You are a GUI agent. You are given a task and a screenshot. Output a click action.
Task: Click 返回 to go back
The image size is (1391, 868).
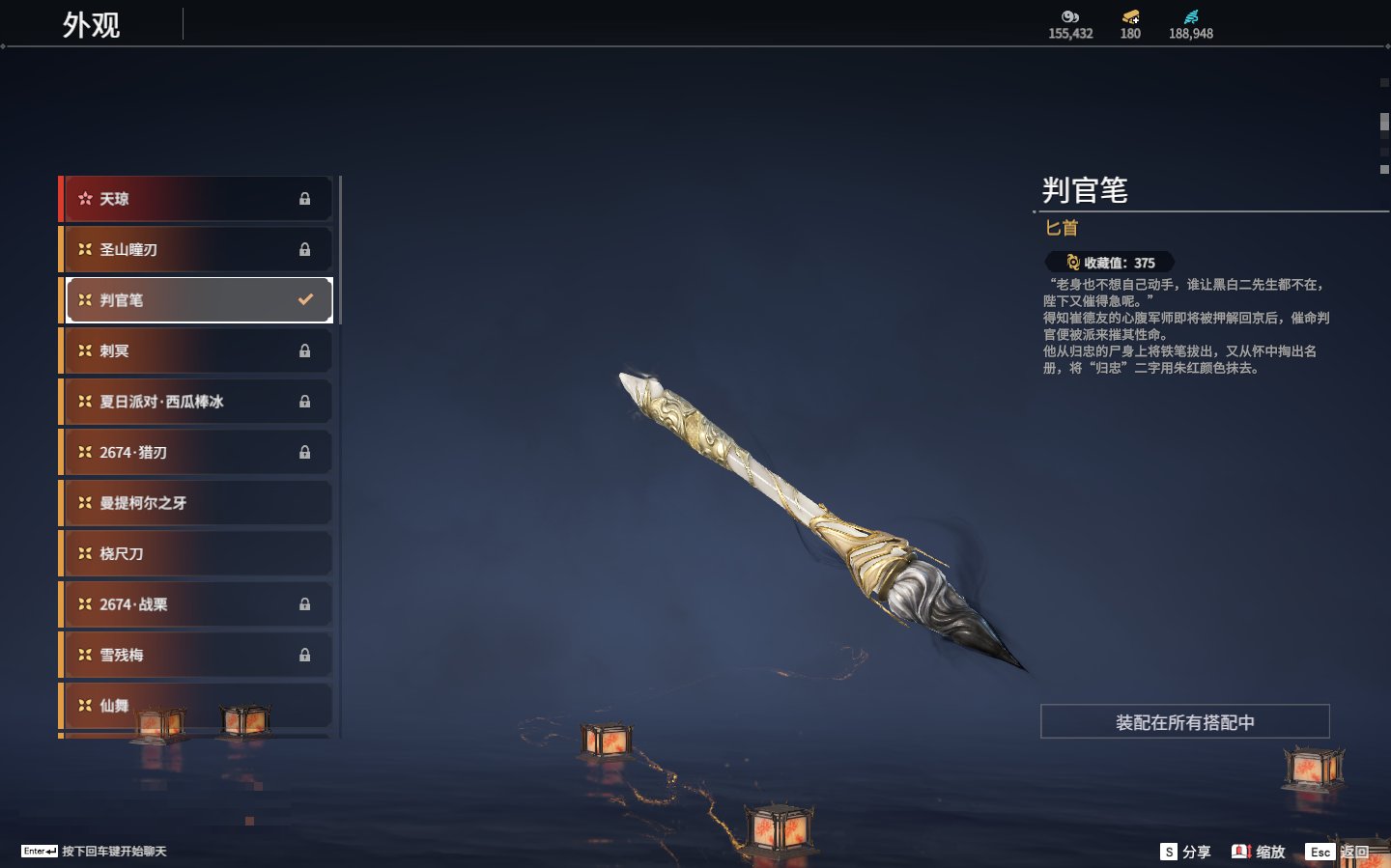point(1338,852)
